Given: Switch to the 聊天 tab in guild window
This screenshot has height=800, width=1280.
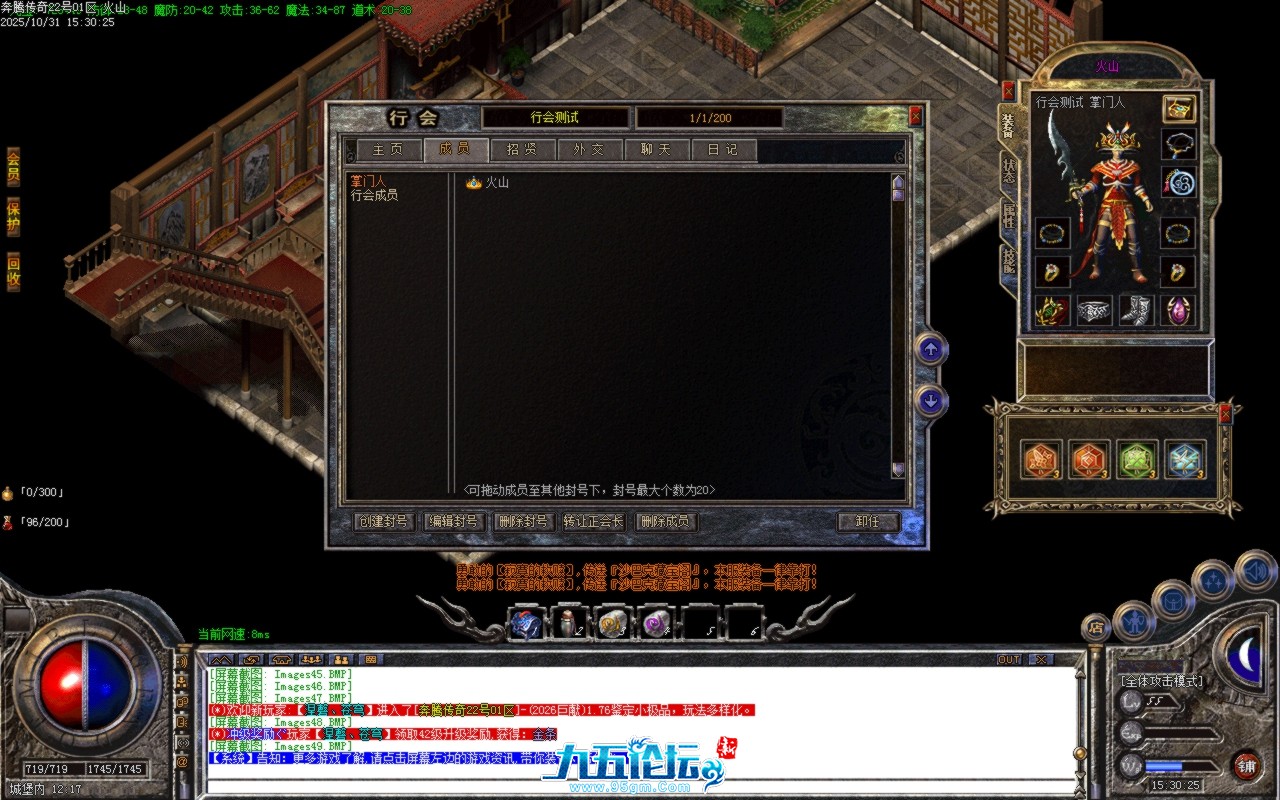Looking at the screenshot, I should (656, 149).
